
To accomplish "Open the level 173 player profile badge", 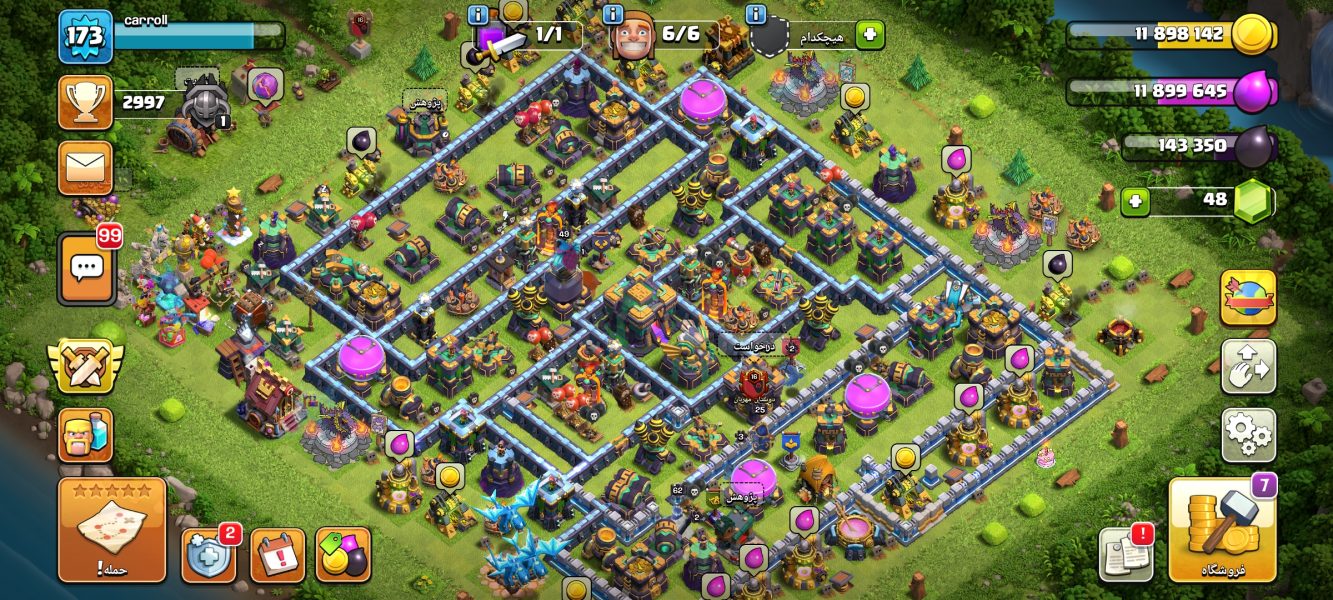I will tap(86, 37).
